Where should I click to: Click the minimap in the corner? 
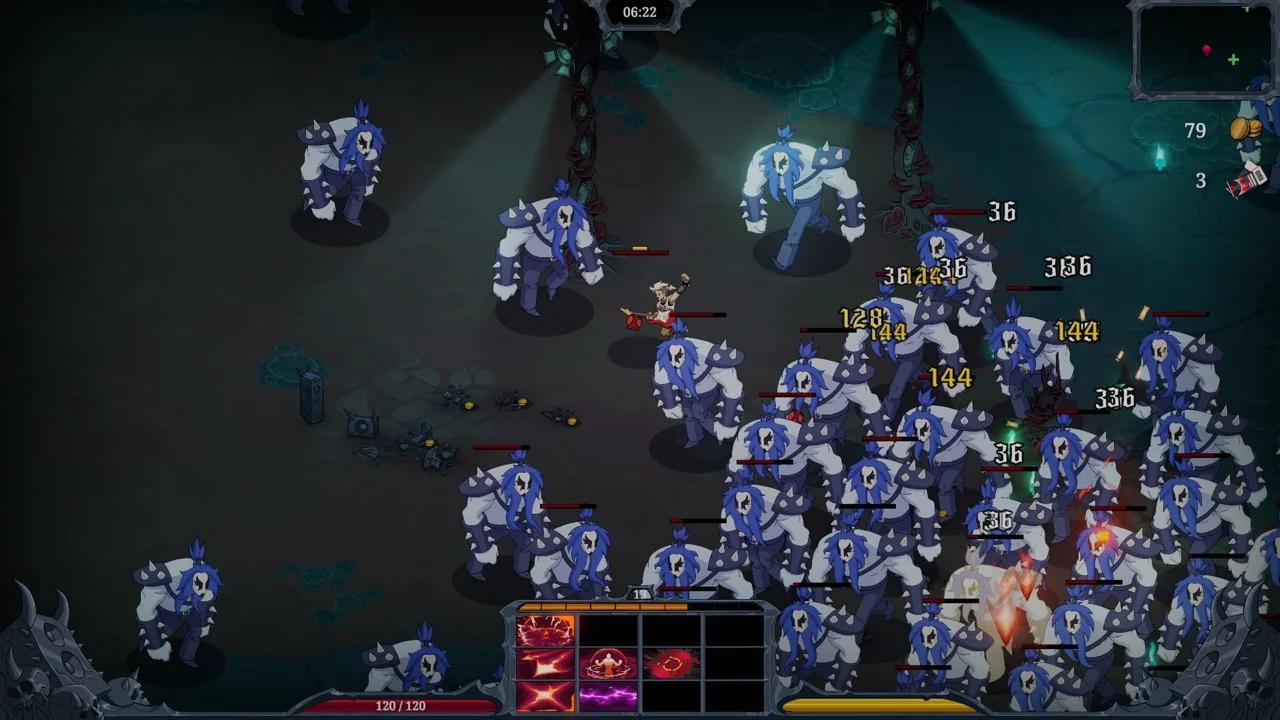click(1202, 48)
